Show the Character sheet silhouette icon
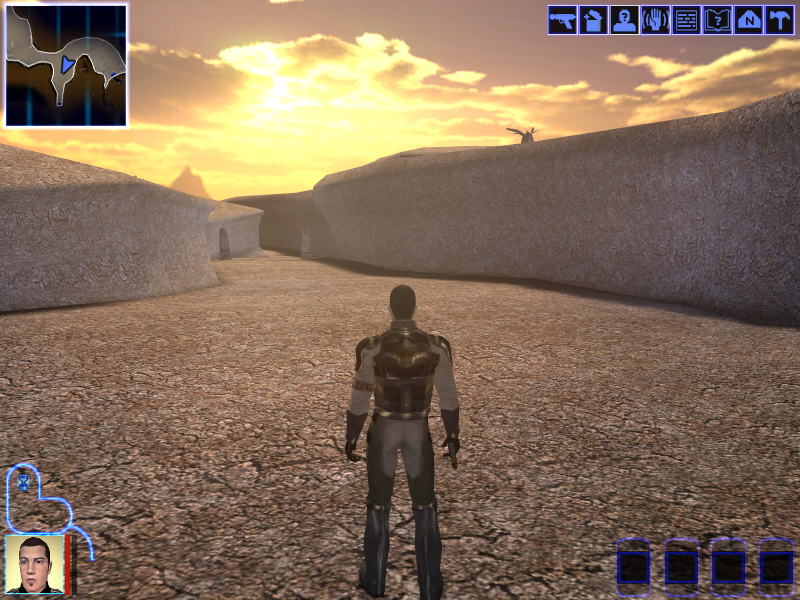800x600 pixels. point(624,20)
